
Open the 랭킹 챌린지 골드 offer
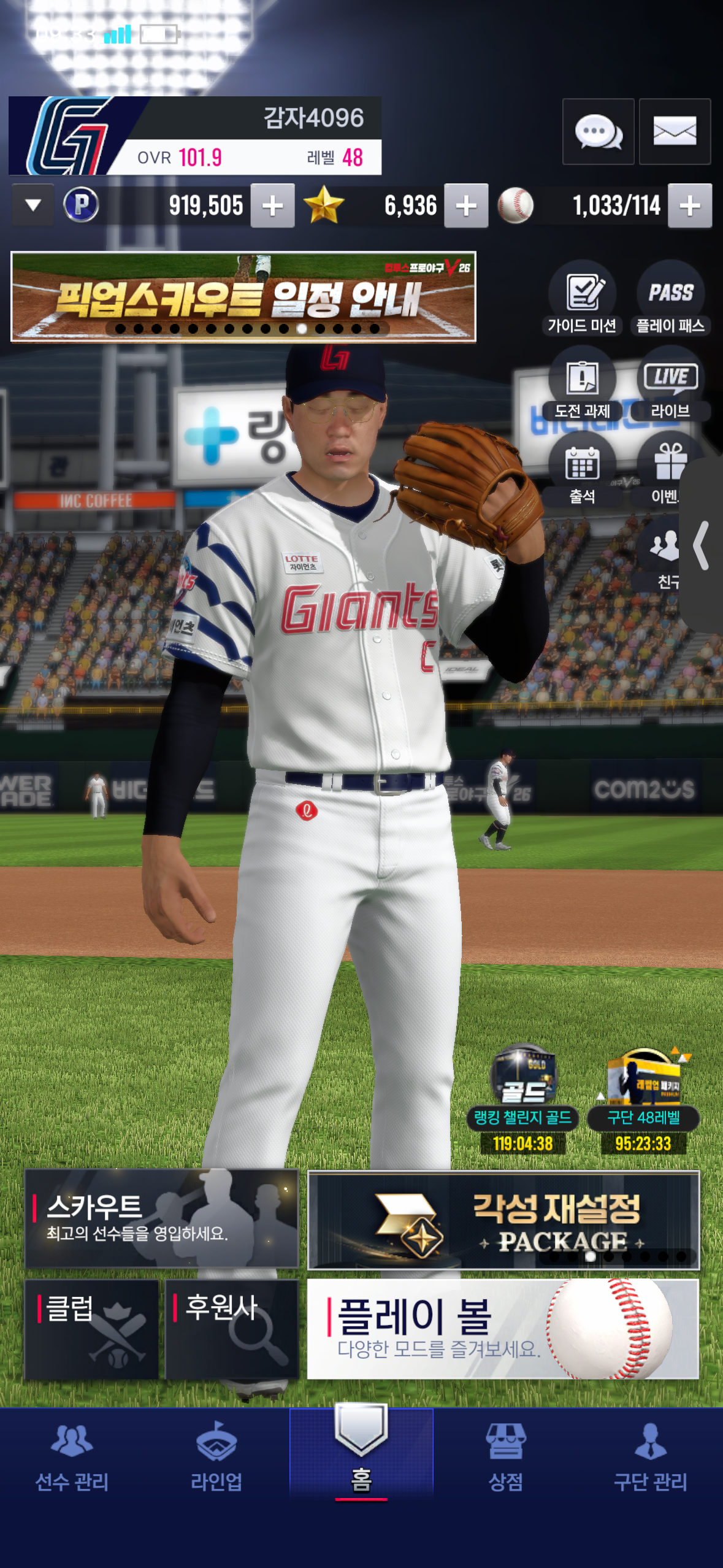(523, 1097)
